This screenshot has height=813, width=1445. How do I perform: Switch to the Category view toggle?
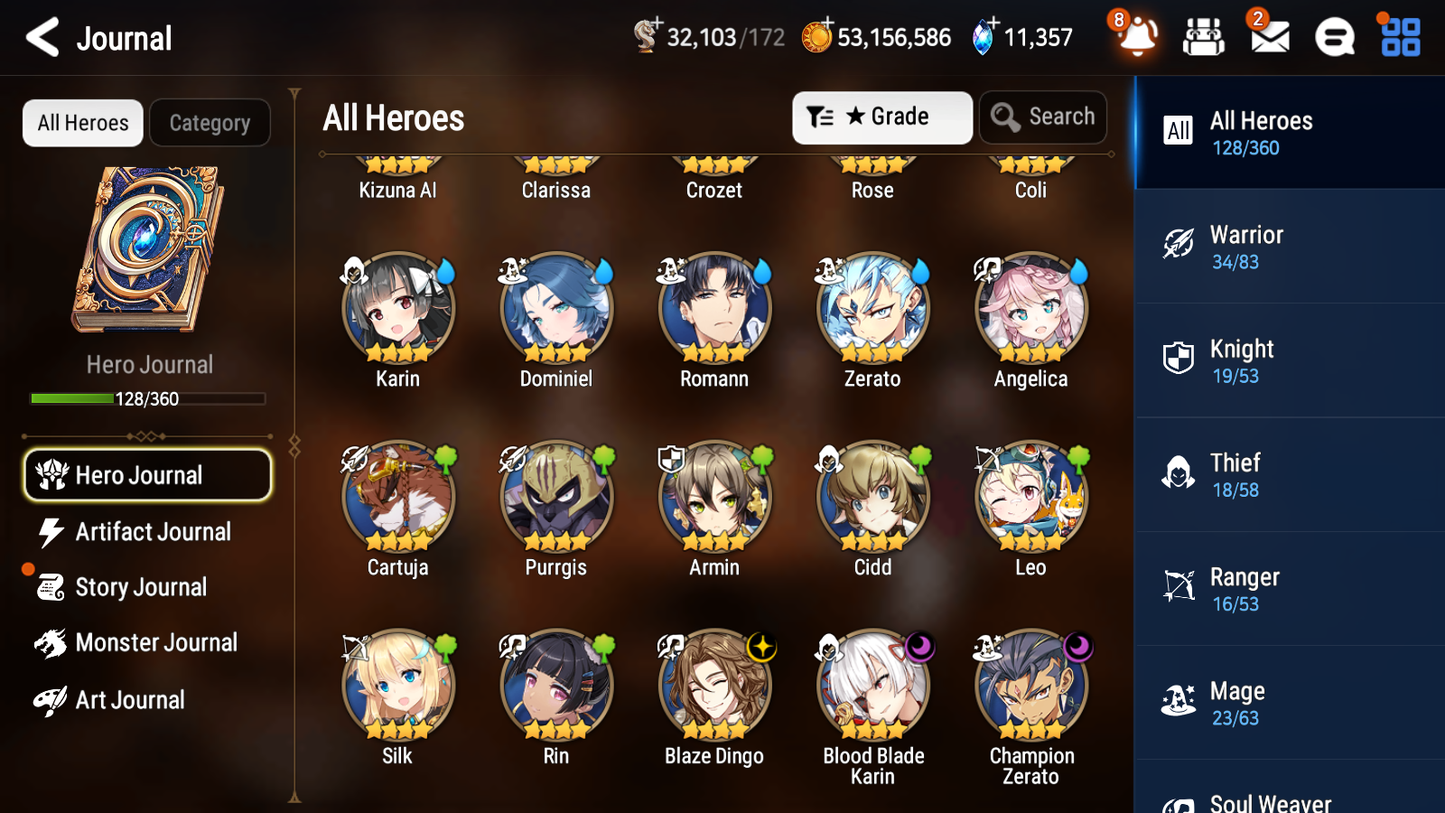(x=210, y=122)
